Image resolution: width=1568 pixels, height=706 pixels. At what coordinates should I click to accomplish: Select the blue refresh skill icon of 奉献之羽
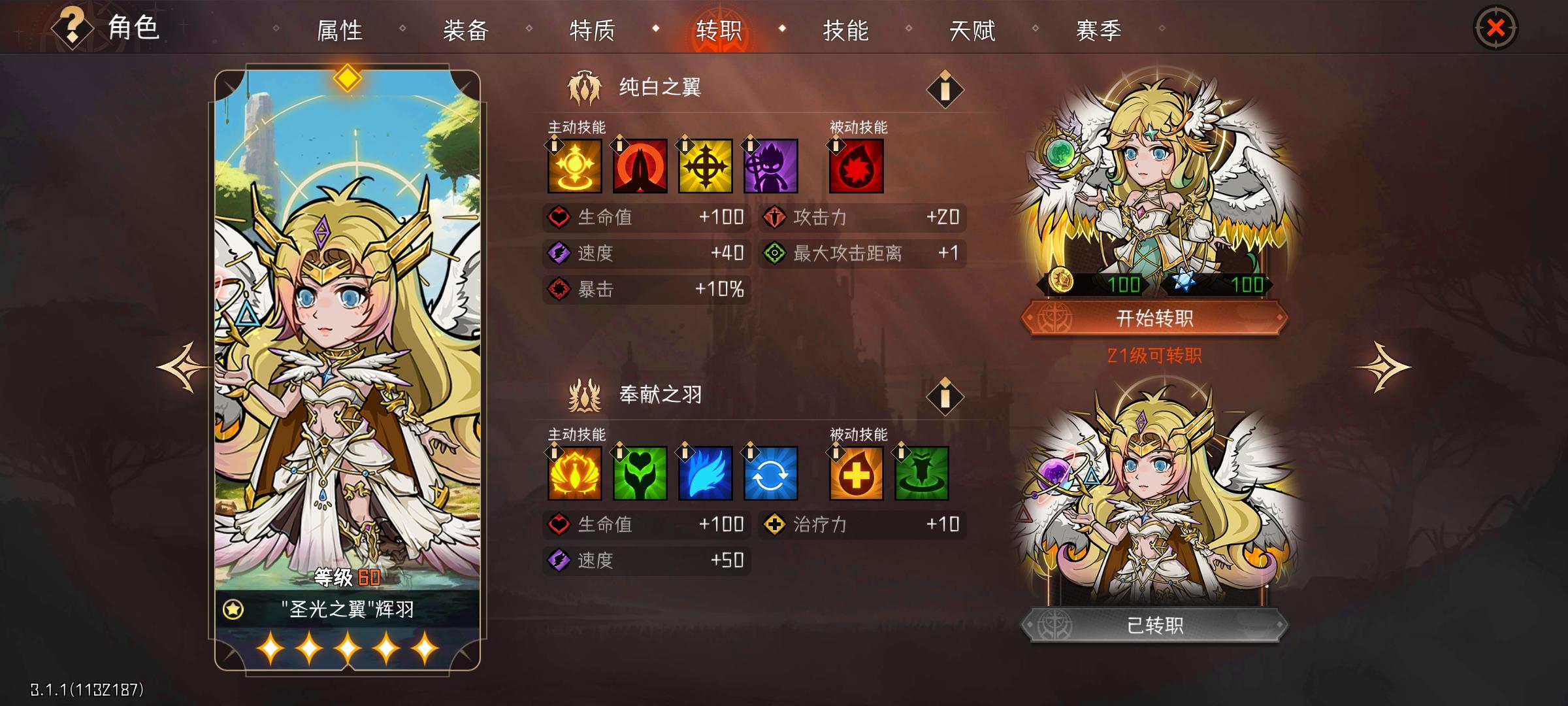tap(771, 475)
